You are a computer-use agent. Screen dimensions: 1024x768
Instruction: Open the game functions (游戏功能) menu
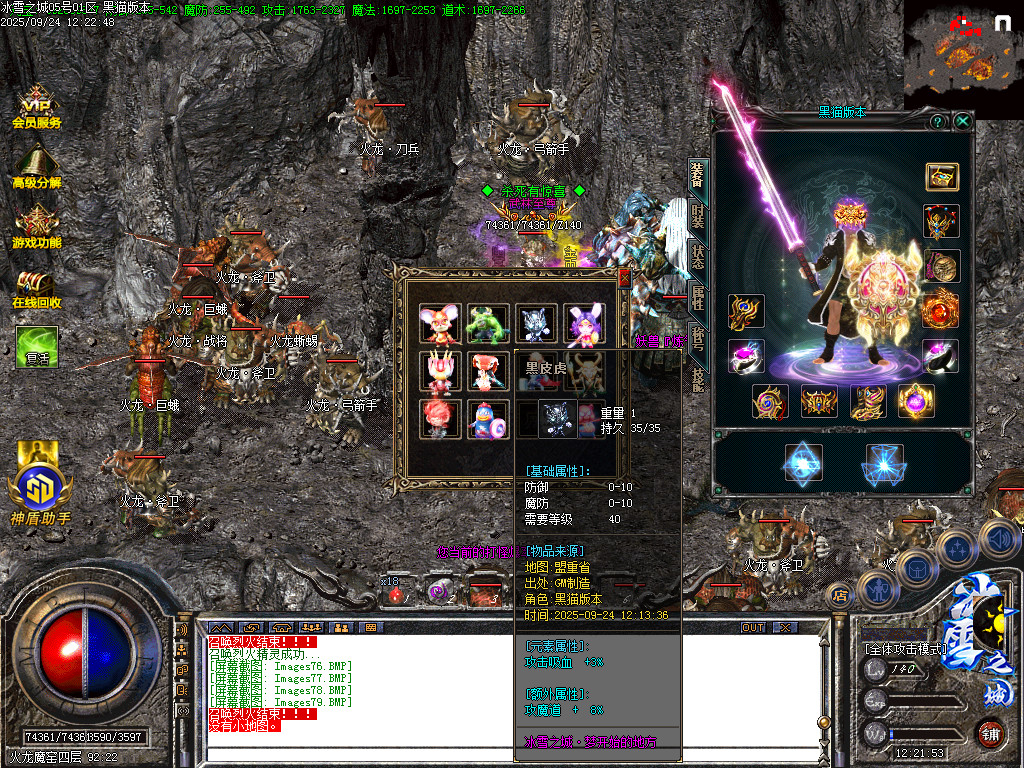point(37,227)
